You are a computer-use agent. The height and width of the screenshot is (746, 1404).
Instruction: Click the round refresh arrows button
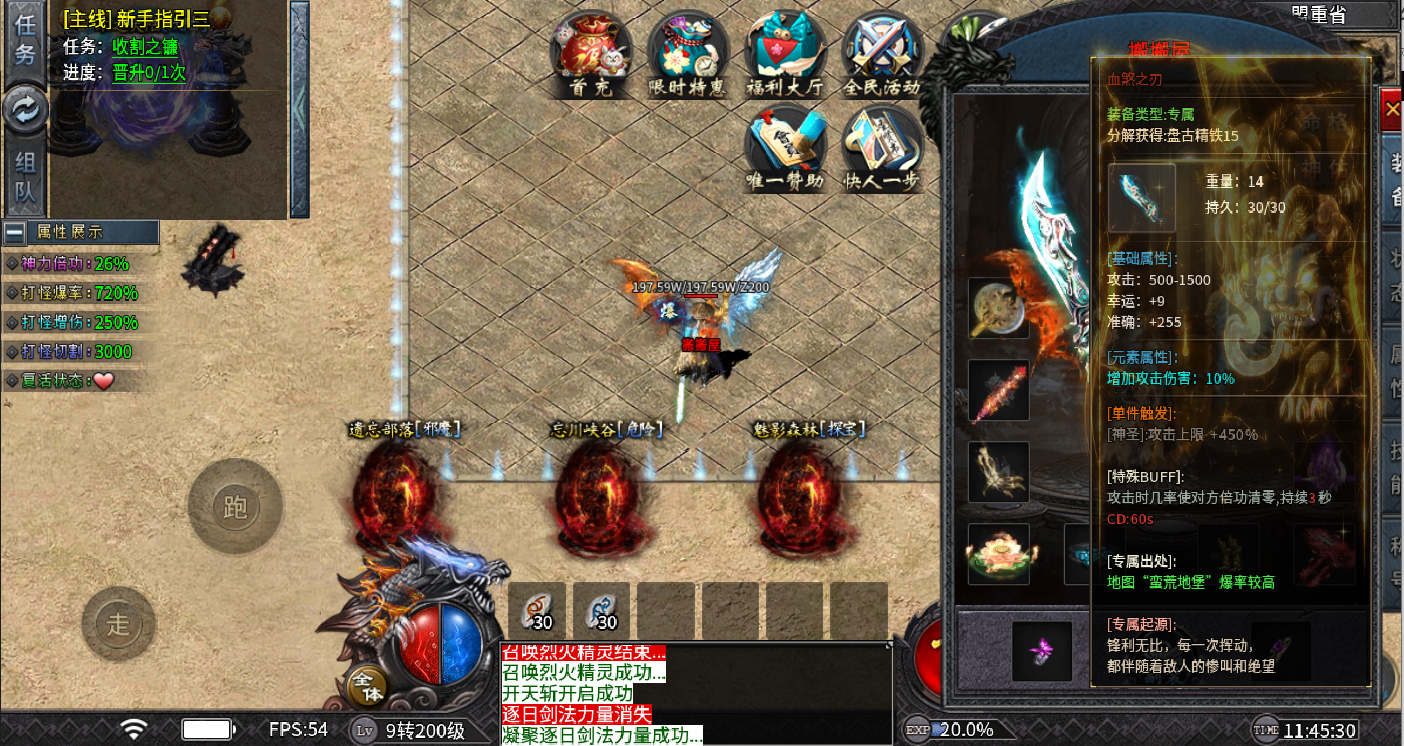(25, 110)
